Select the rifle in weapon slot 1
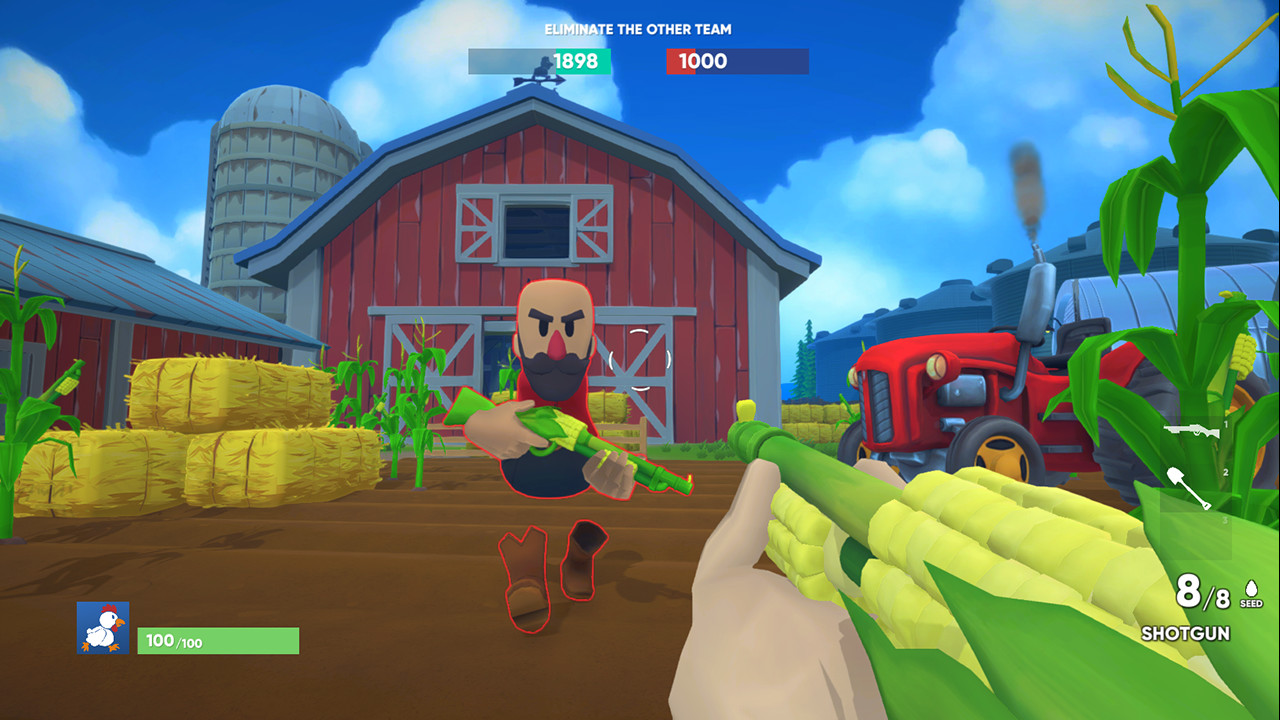The height and width of the screenshot is (720, 1280). click(x=1191, y=430)
